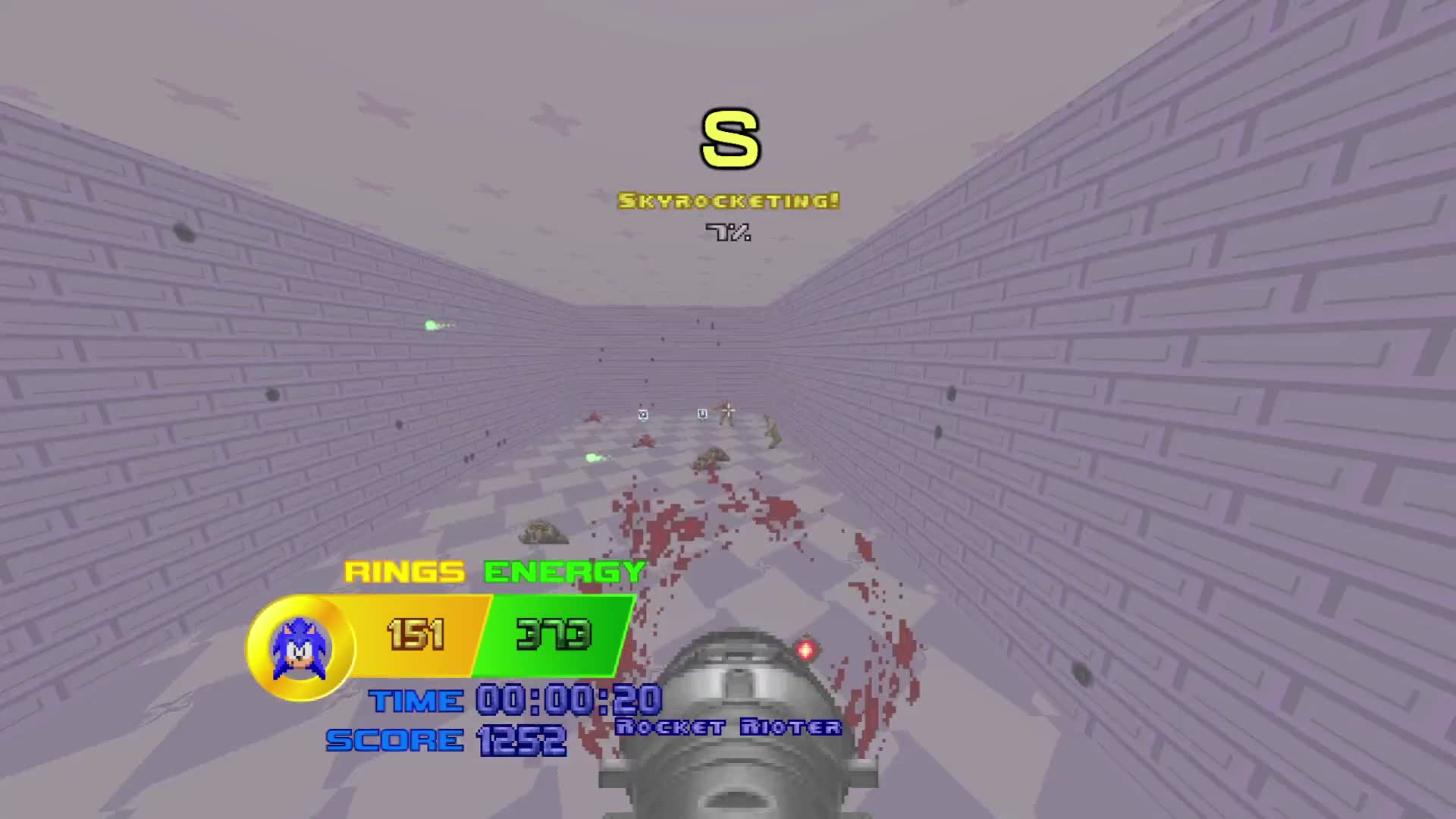This screenshot has height=819, width=1456.
Task: Click the green energy bar showing 373
Action: click(x=554, y=635)
